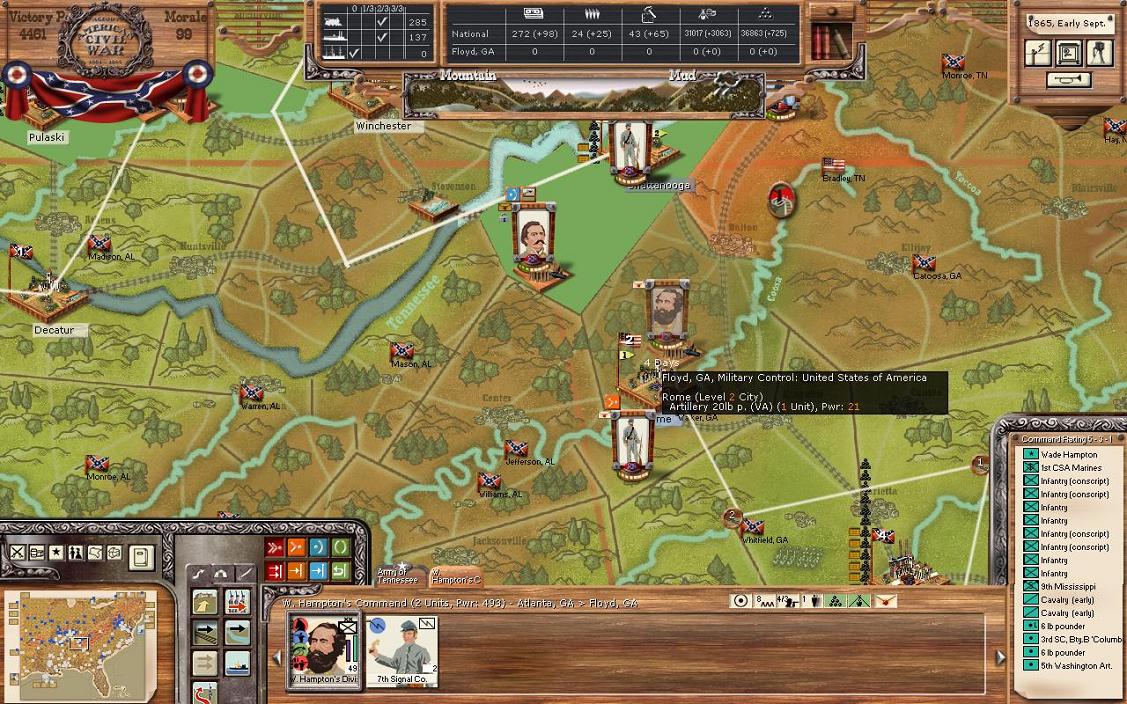Image resolution: width=1127 pixels, height=704 pixels.
Task: Click the bugle end-turn button
Action: tap(1068, 80)
